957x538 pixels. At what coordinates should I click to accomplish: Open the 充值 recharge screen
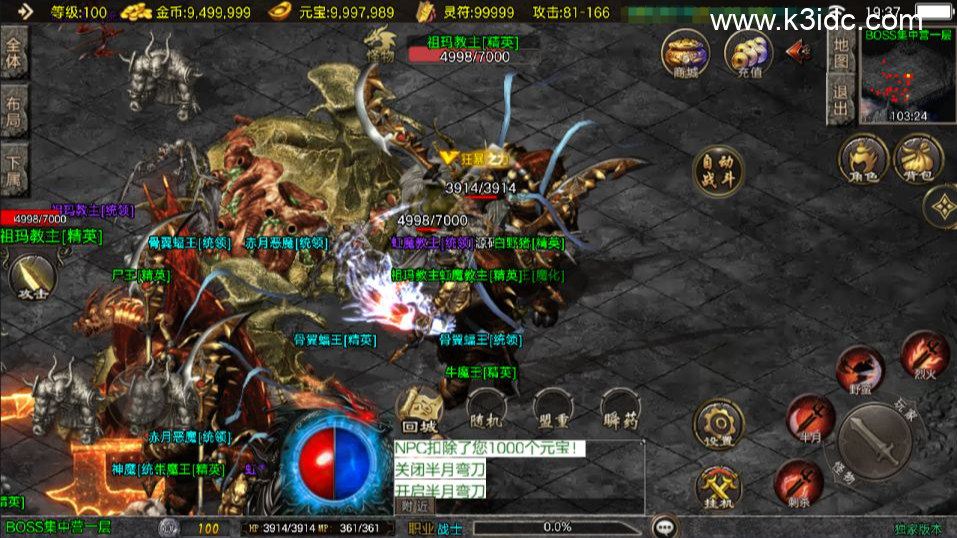tap(748, 54)
